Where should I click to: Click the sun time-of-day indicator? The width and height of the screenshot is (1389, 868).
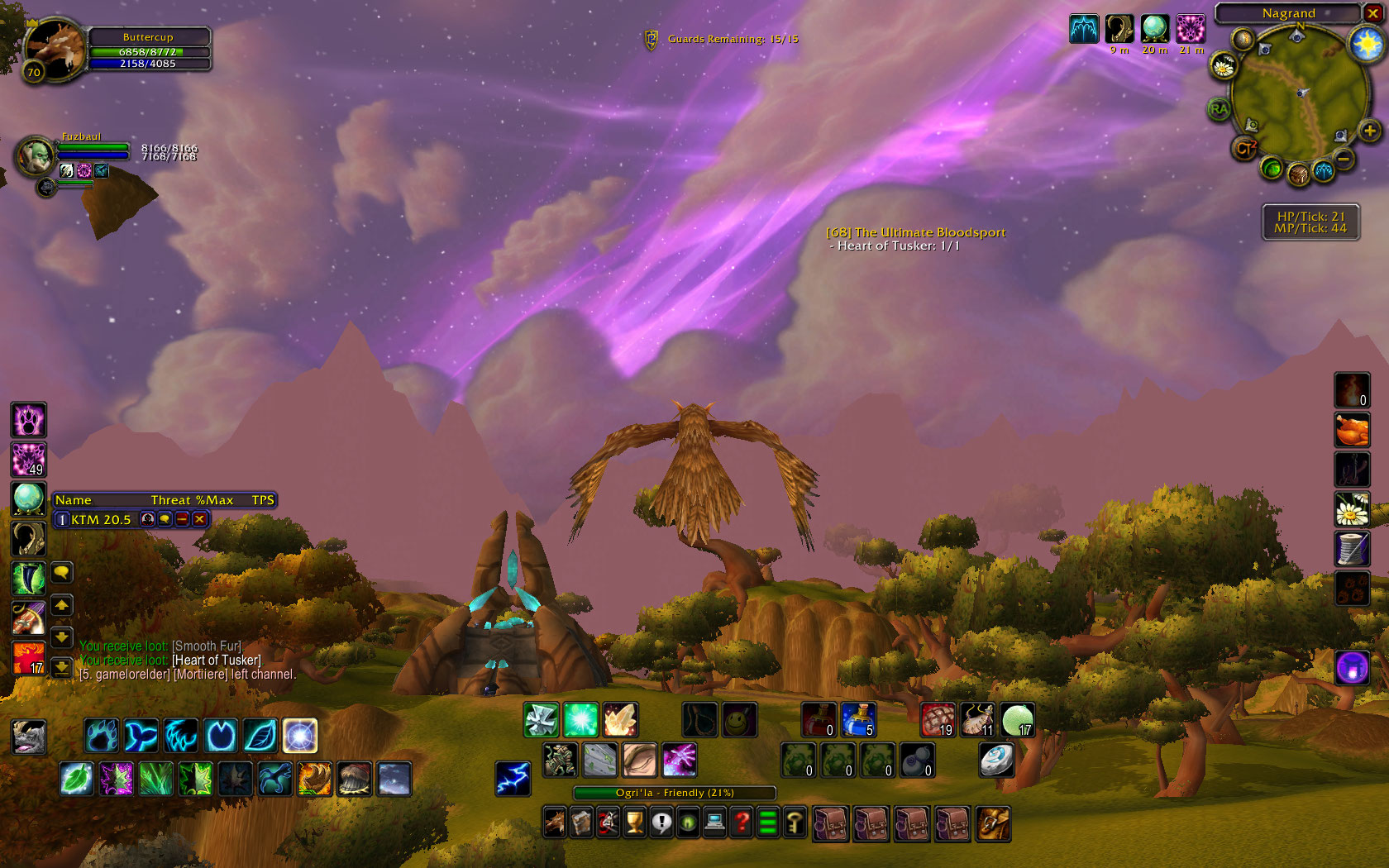1368,43
